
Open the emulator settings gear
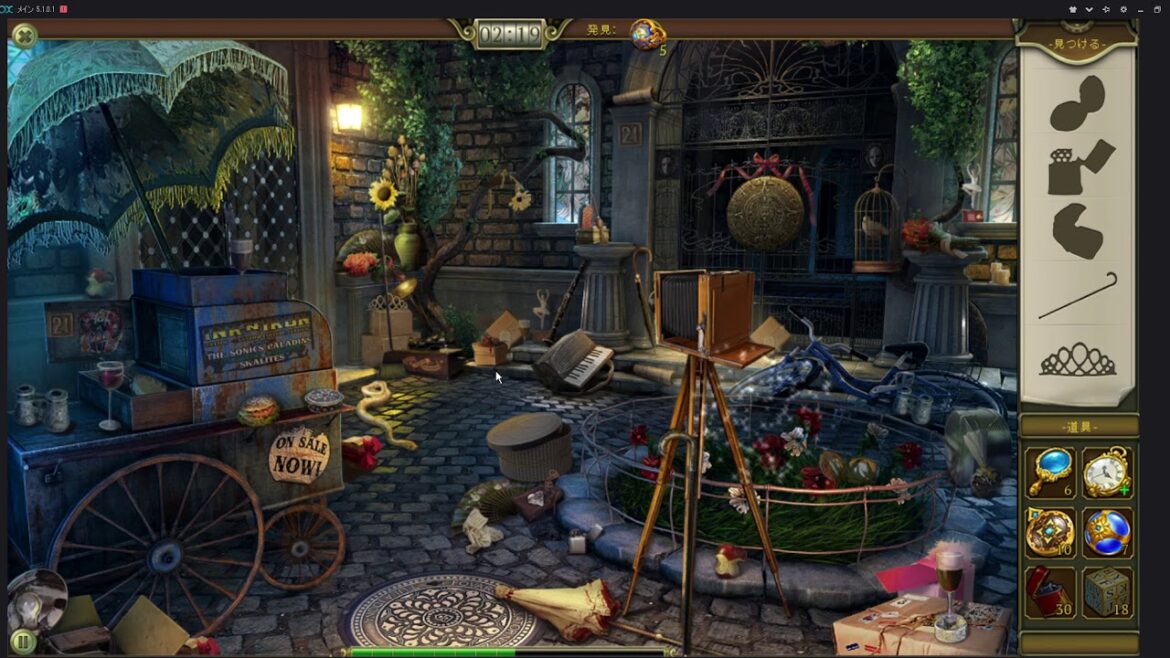(x=1123, y=9)
